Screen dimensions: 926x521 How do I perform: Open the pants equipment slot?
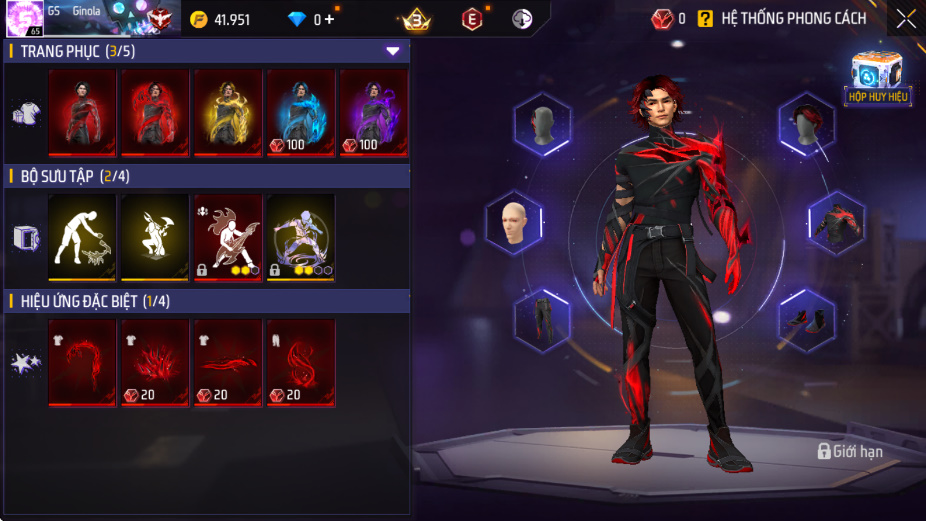542,320
